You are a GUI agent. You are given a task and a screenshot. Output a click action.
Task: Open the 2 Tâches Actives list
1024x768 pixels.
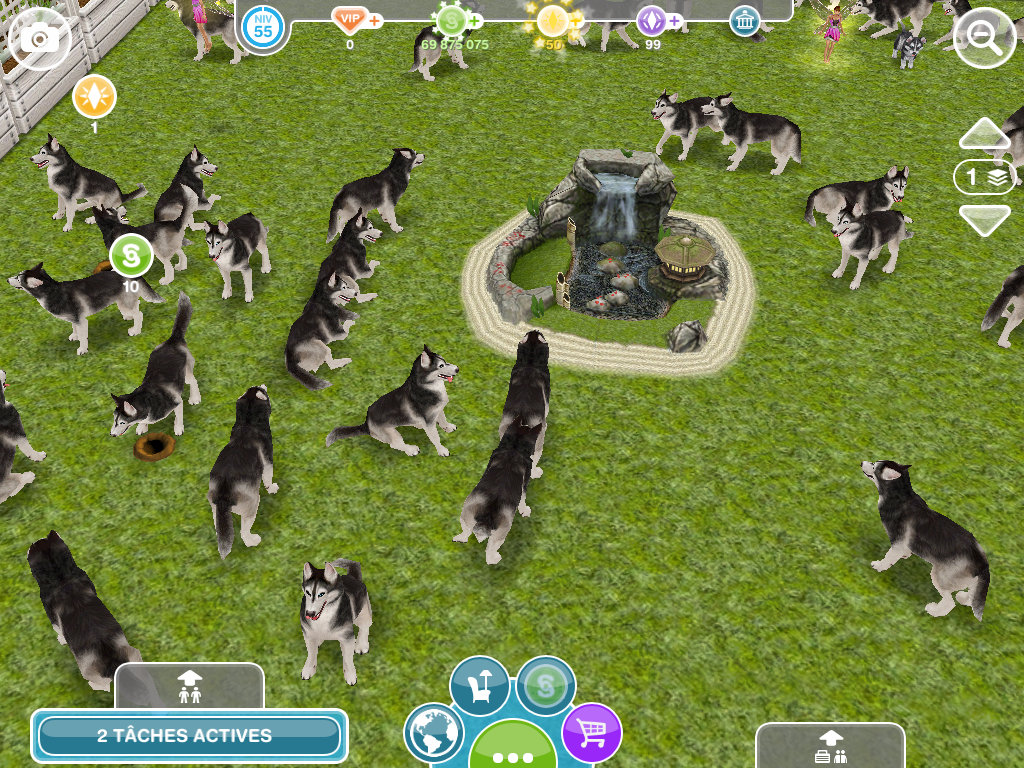click(189, 736)
